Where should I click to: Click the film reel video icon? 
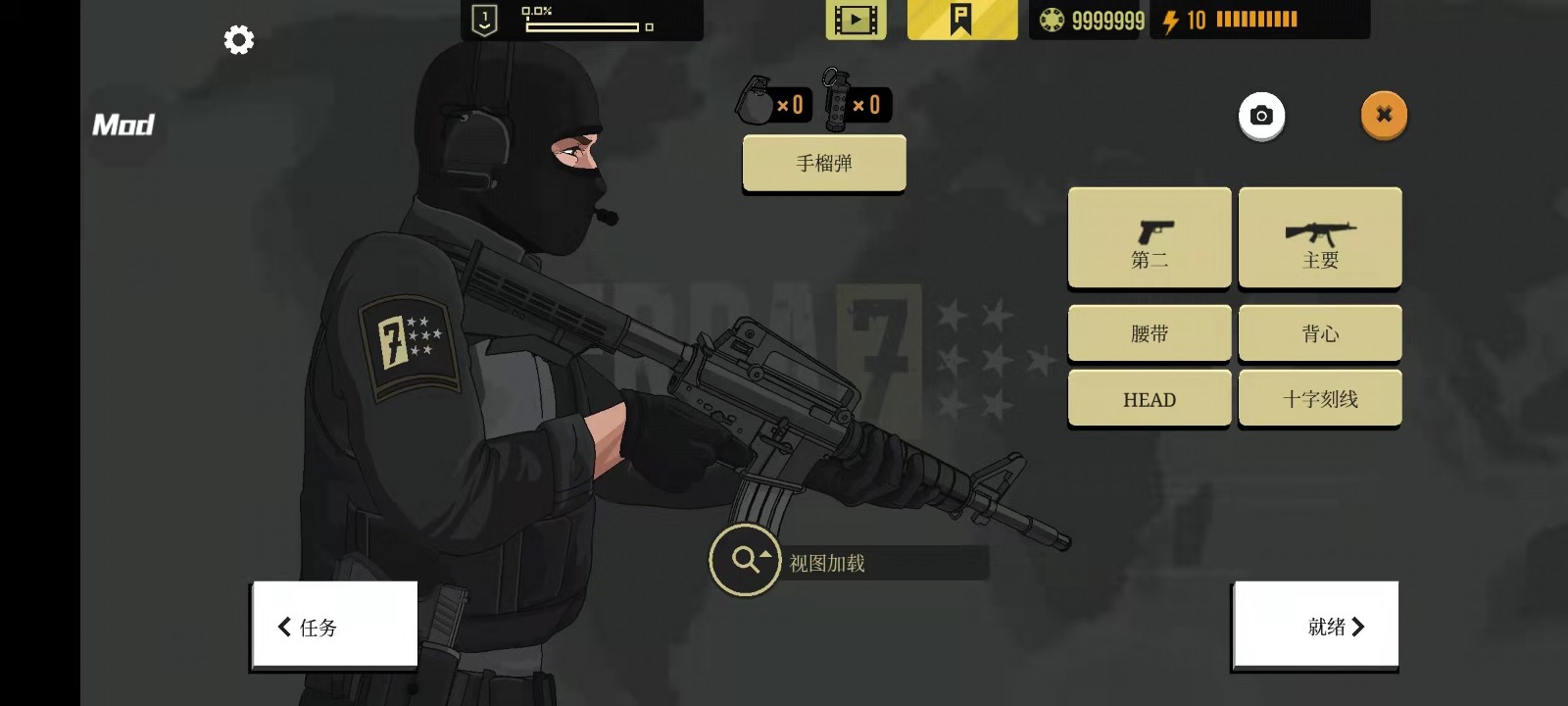coord(854,18)
